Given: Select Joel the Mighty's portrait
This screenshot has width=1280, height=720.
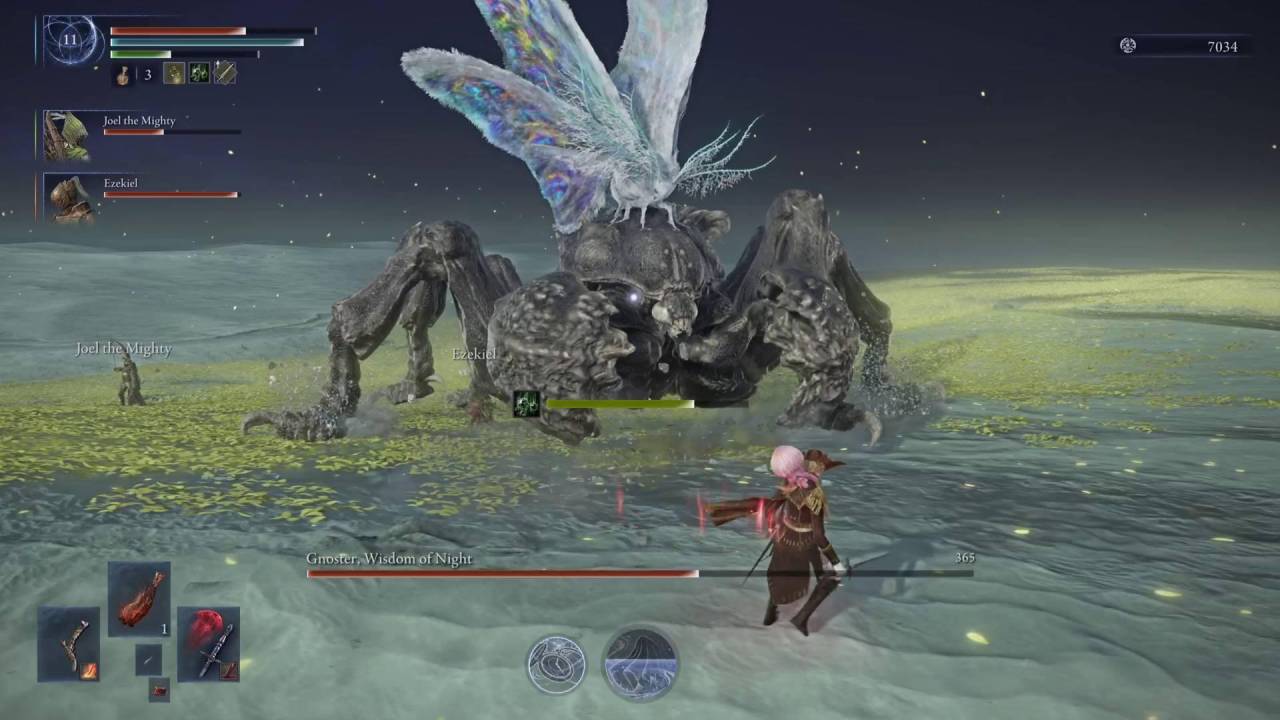Looking at the screenshot, I should 66,136.
